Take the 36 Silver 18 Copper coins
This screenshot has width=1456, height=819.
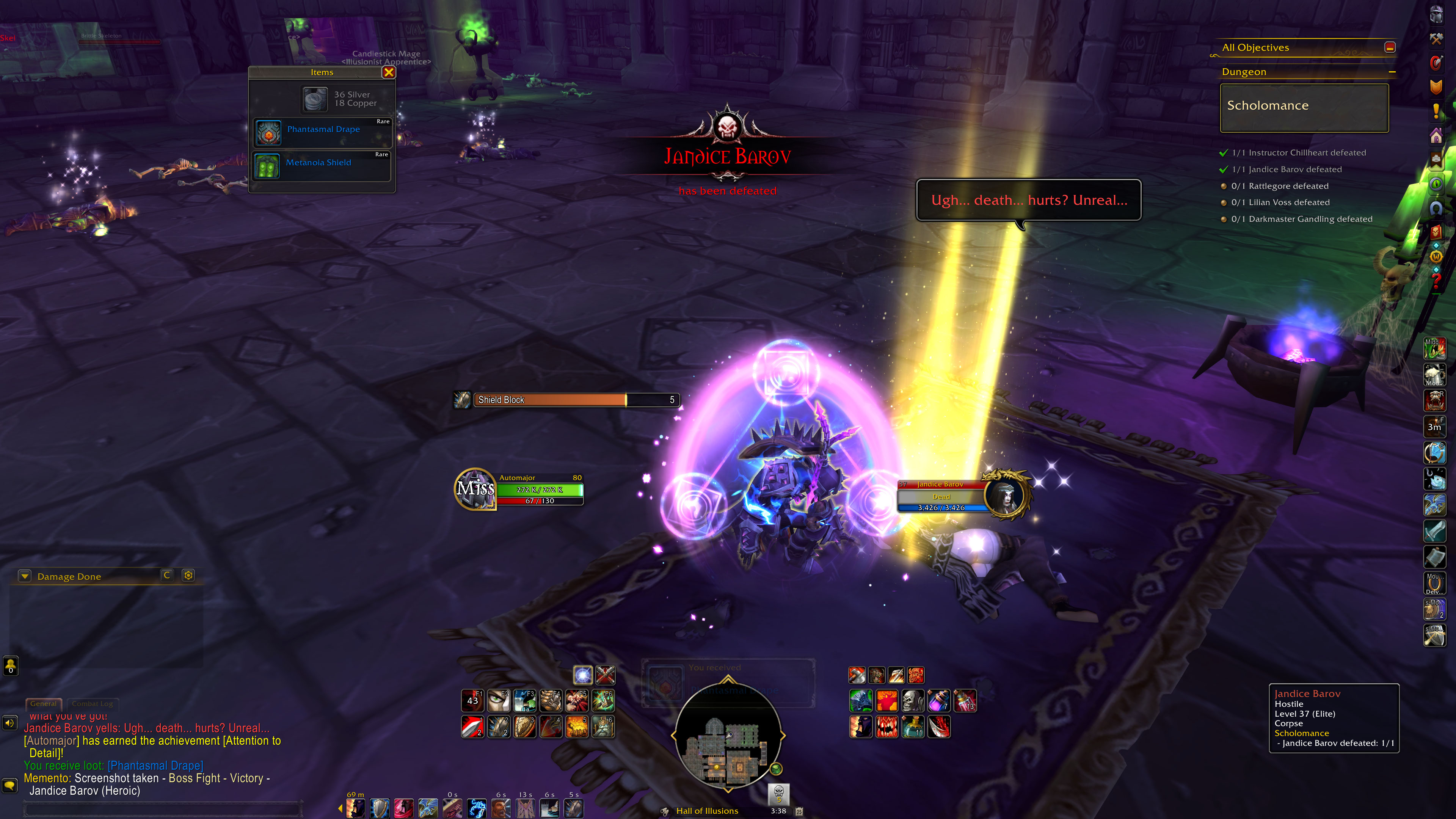click(315, 99)
